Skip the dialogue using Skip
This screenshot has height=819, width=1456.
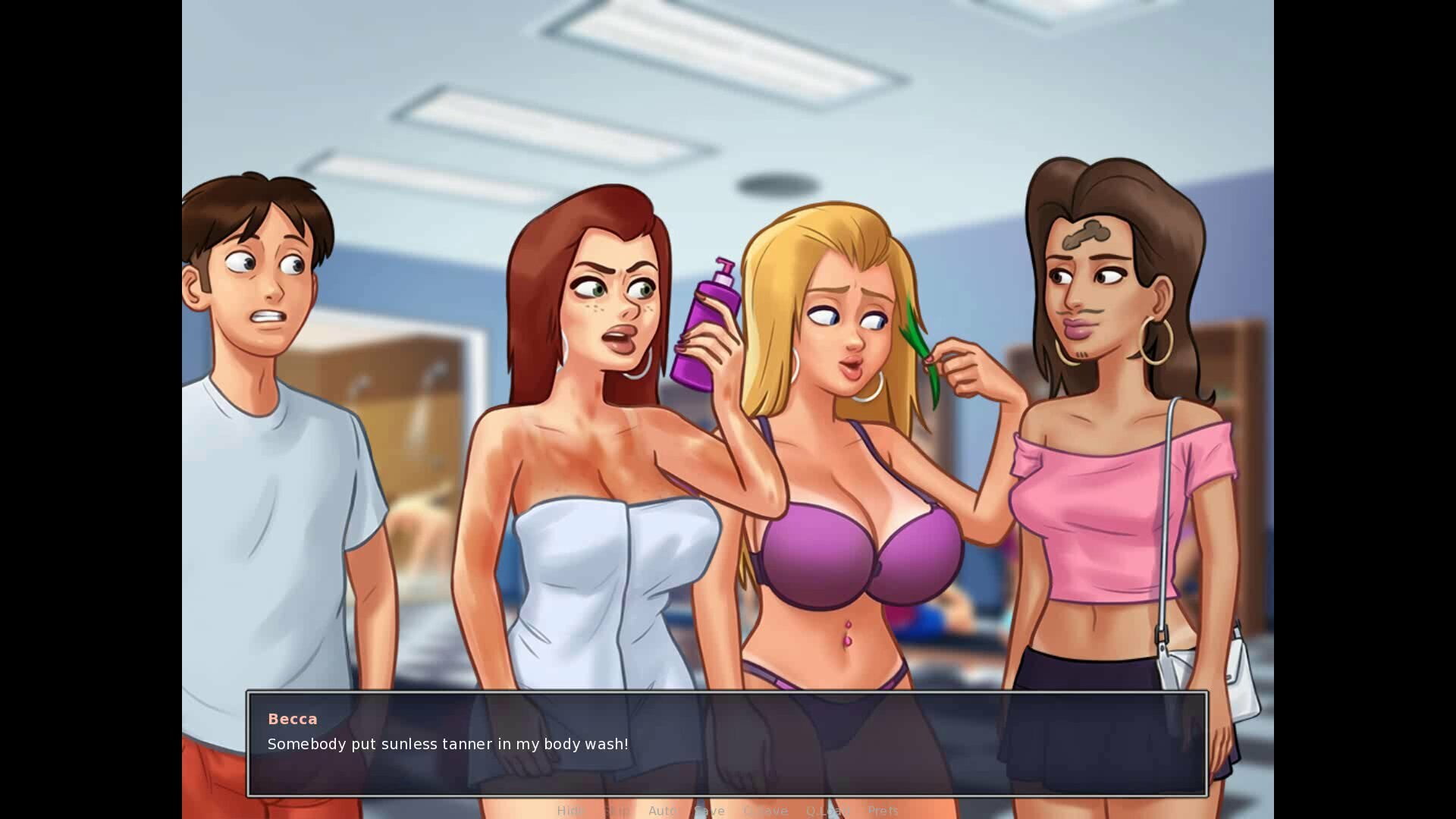click(x=616, y=811)
